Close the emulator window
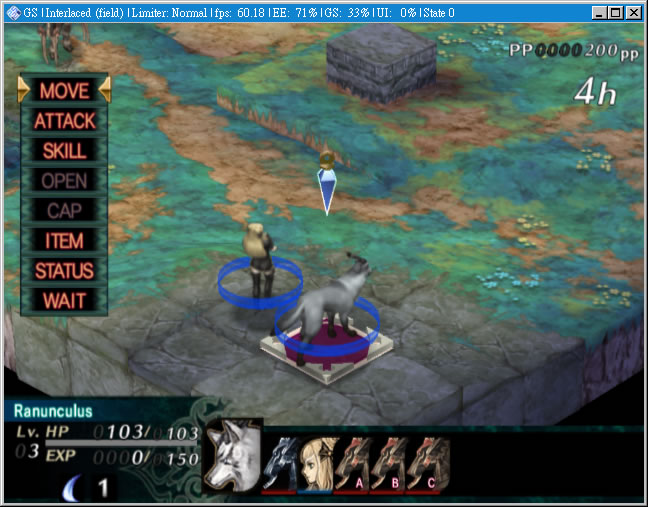This screenshot has width=648, height=507. (633, 12)
